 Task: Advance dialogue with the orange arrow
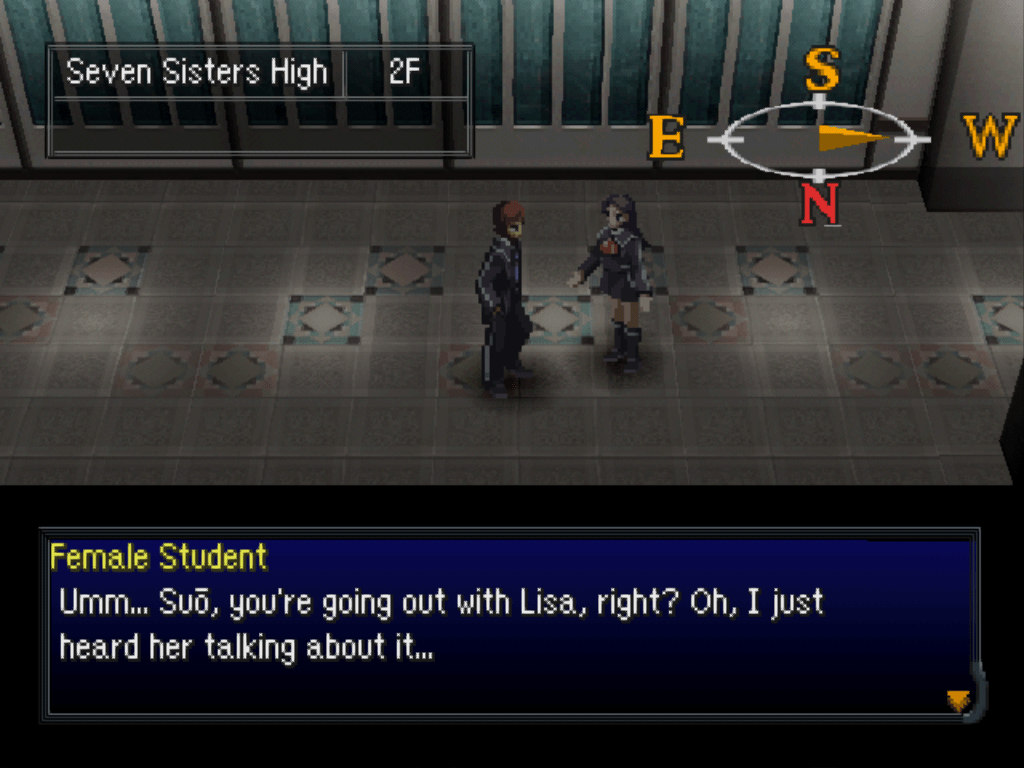(x=958, y=700)
